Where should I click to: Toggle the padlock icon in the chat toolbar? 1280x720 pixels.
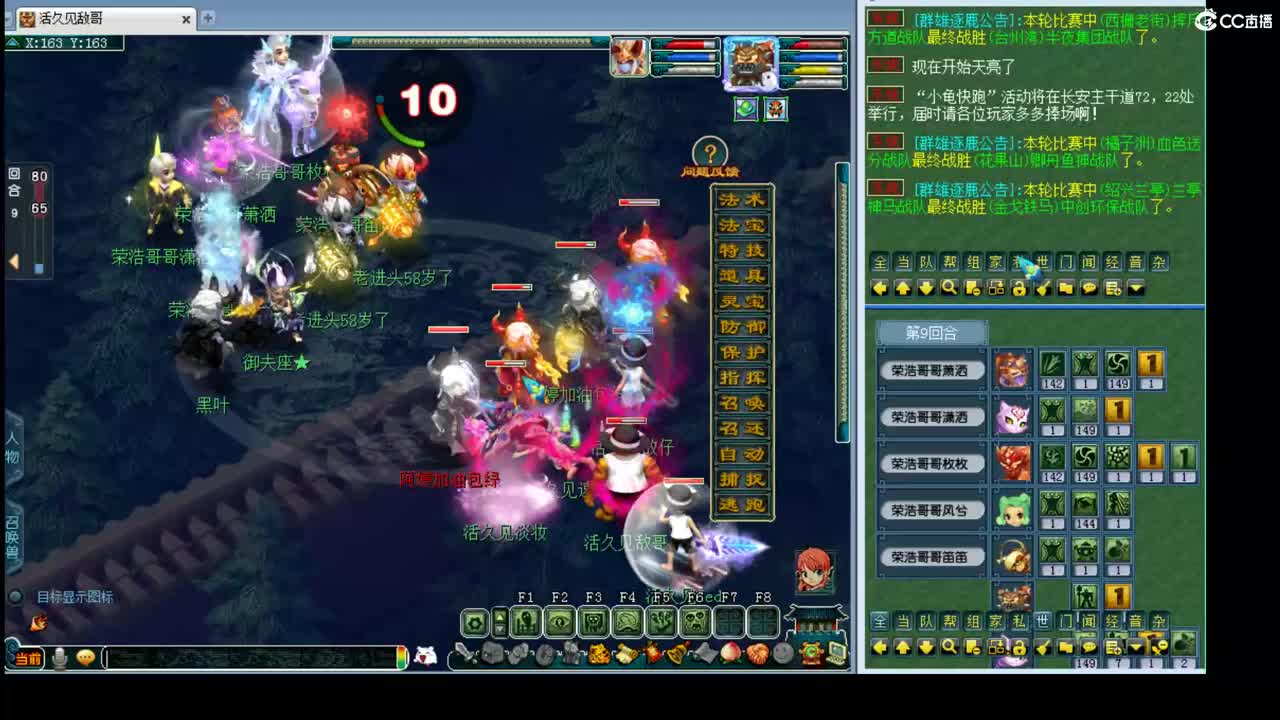[1021, 287]
